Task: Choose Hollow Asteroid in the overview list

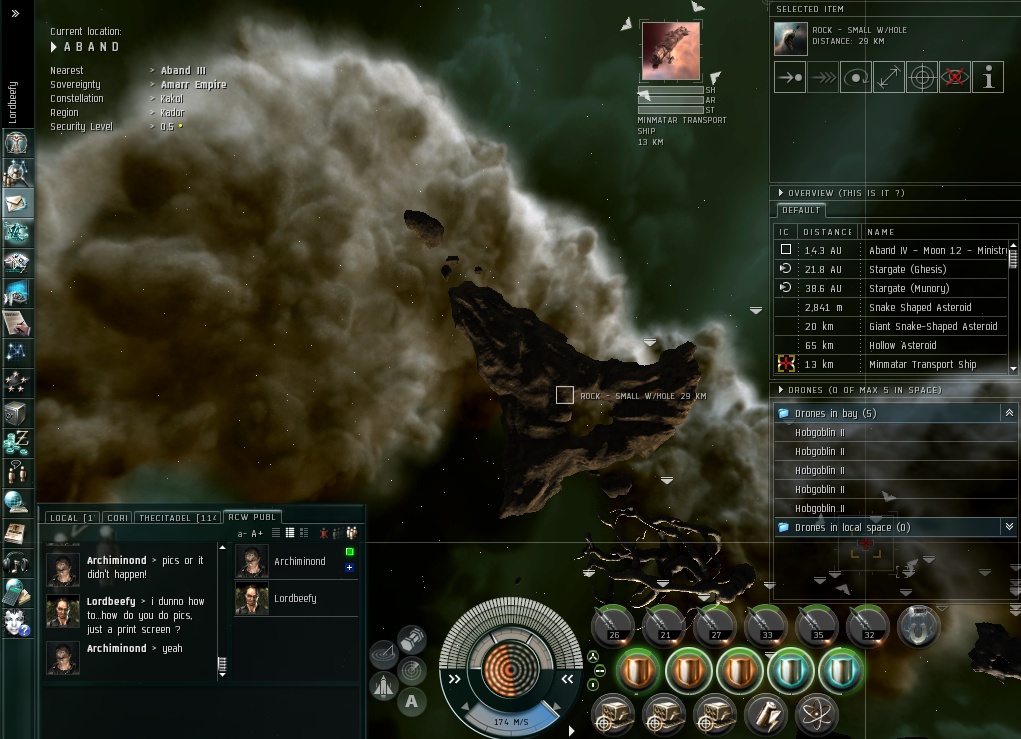Action: point(902,345)
